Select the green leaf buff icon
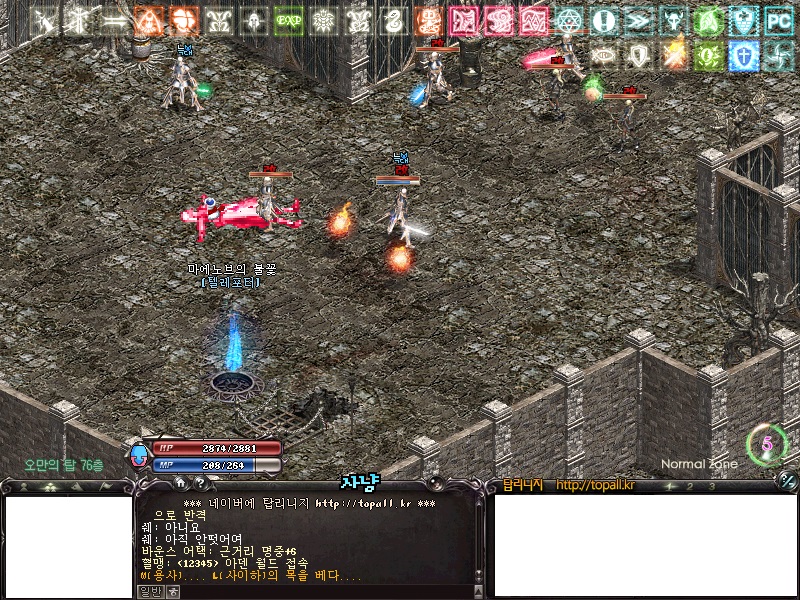The height and width of the screenshot is (600, 800). coord(708,20)
